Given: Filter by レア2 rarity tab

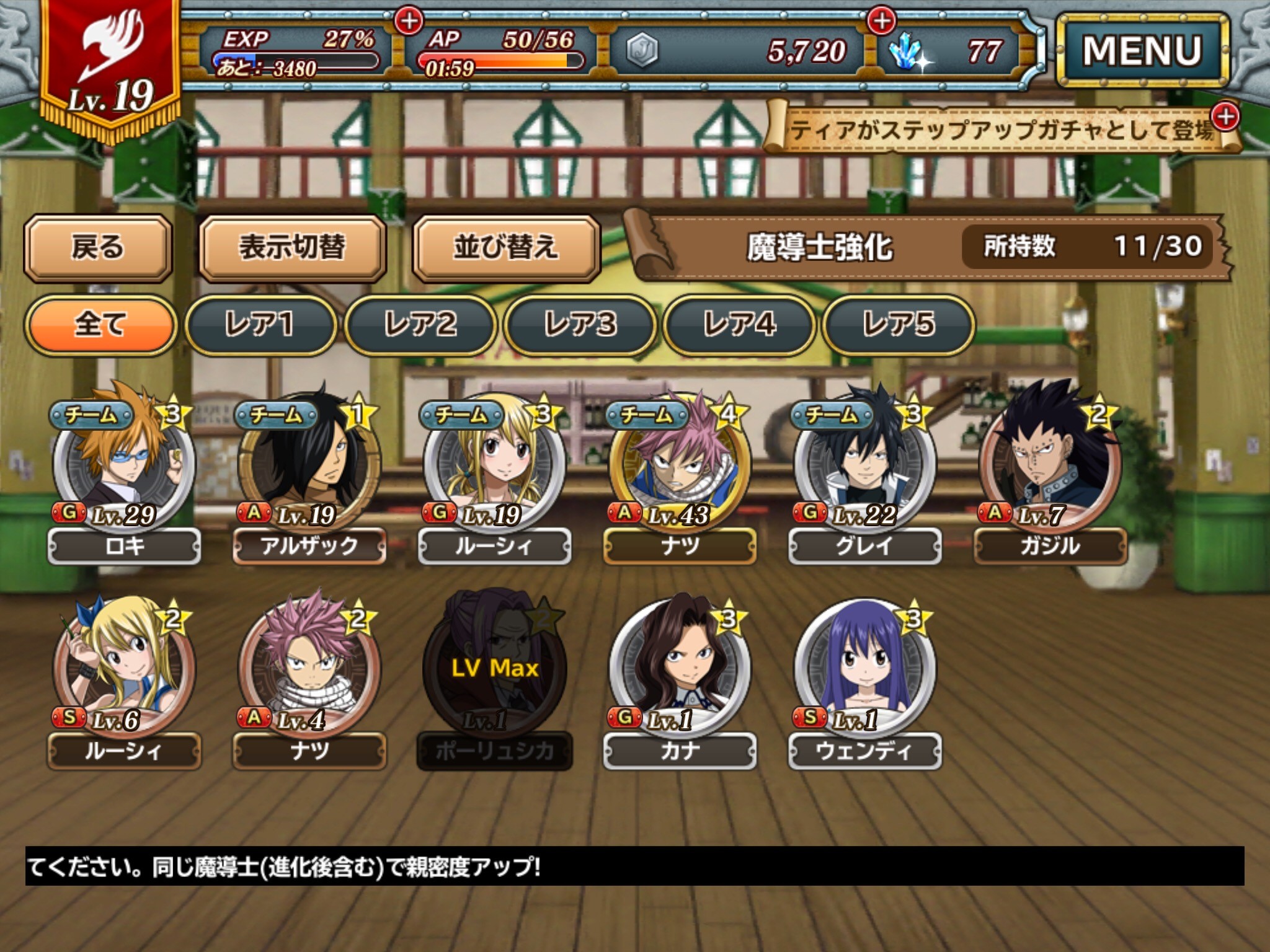Looking at the screenshot, I should [420, 325].
